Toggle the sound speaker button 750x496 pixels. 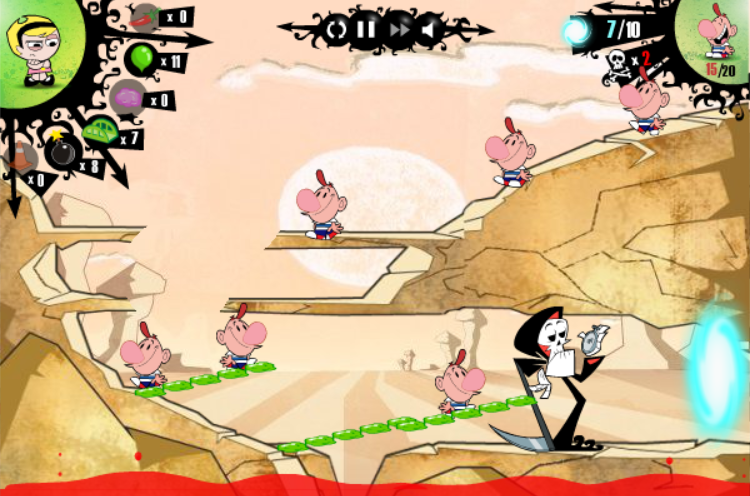[429, 30]
